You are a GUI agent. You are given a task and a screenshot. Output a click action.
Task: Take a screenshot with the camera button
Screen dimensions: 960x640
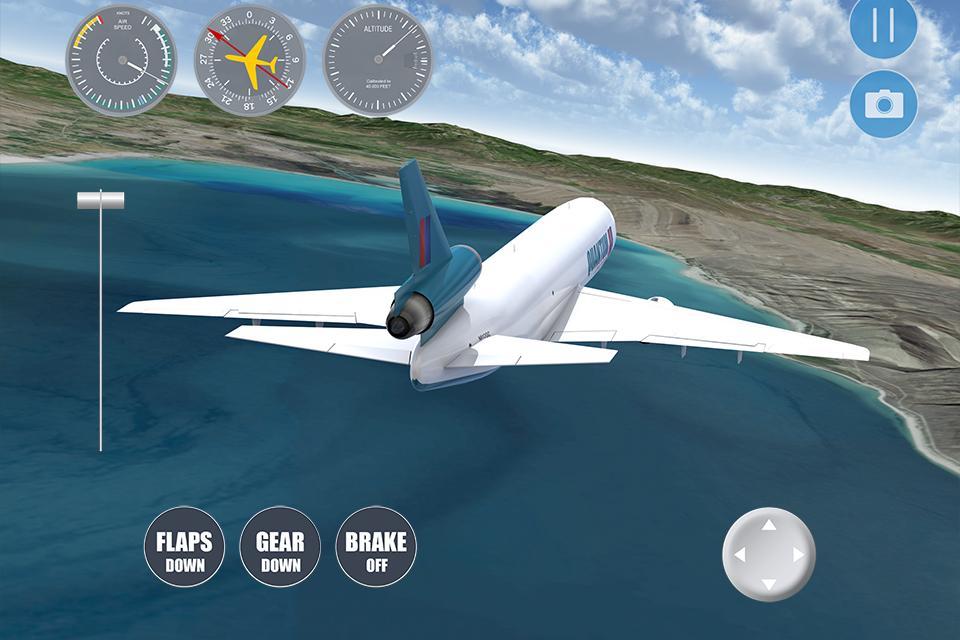tap(884, 104)
